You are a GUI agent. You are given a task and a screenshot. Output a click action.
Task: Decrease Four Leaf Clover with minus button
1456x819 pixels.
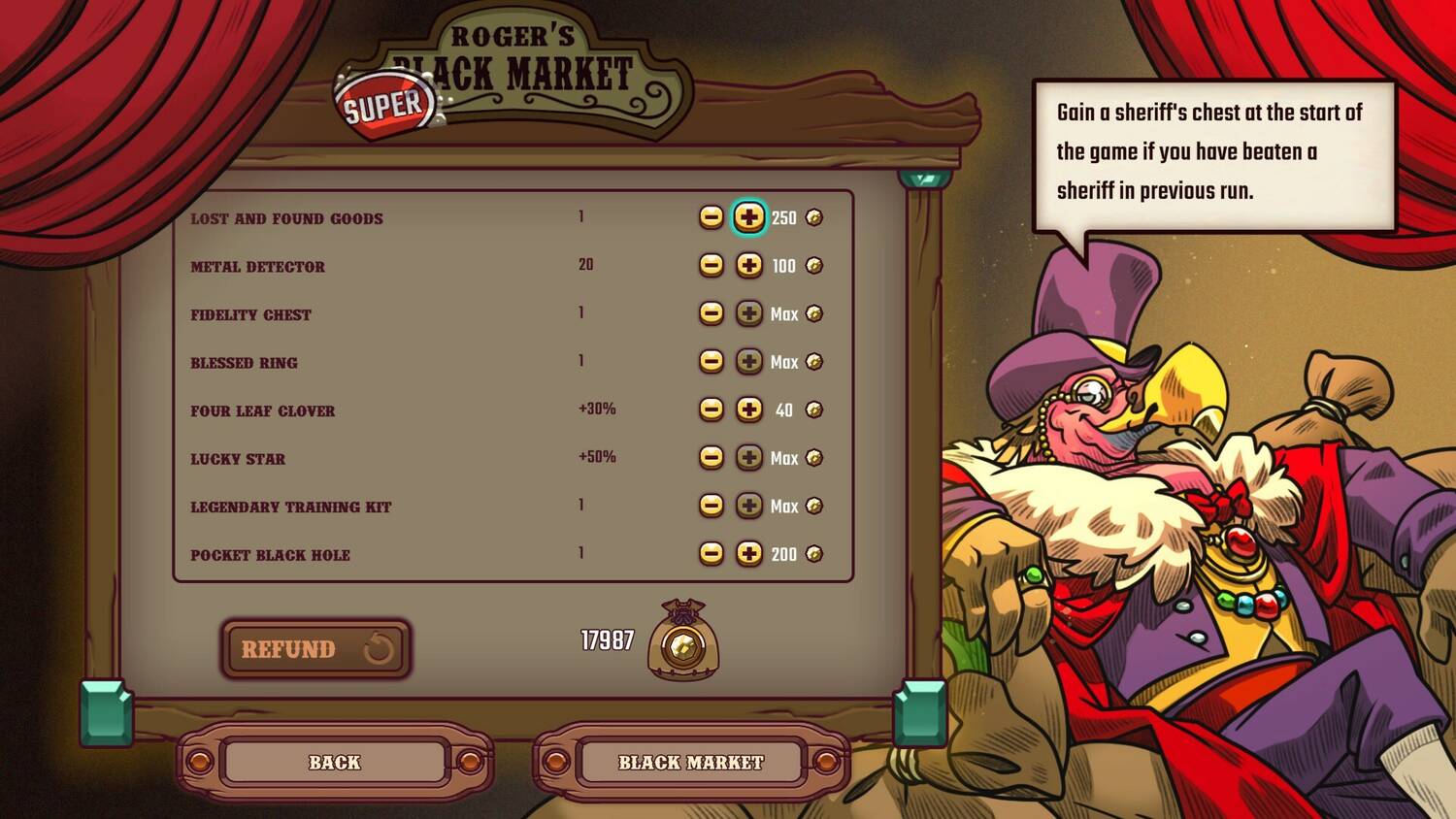click(x=711, y=409)
